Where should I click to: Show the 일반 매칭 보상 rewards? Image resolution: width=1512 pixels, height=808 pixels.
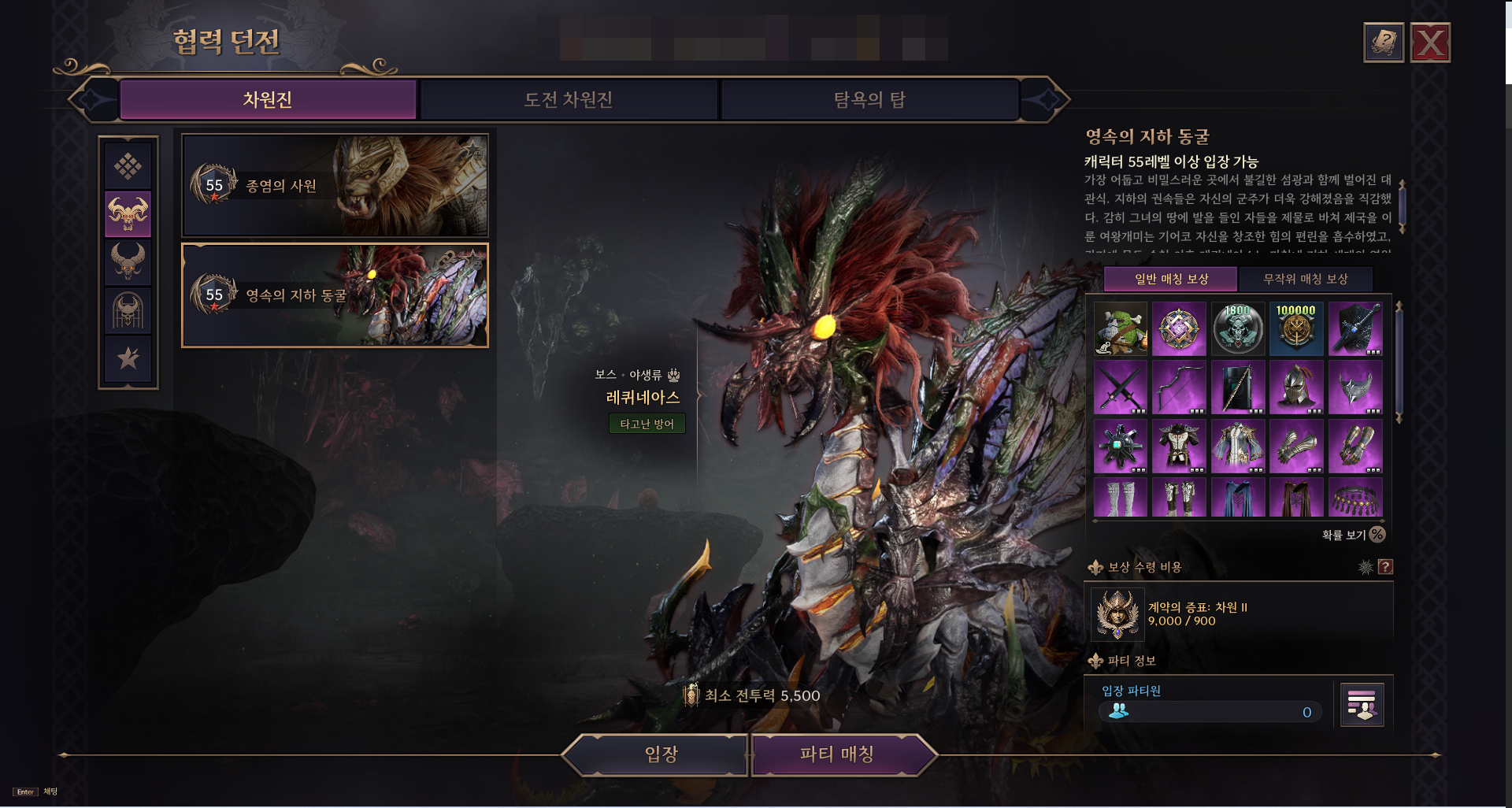(1170, 279)
